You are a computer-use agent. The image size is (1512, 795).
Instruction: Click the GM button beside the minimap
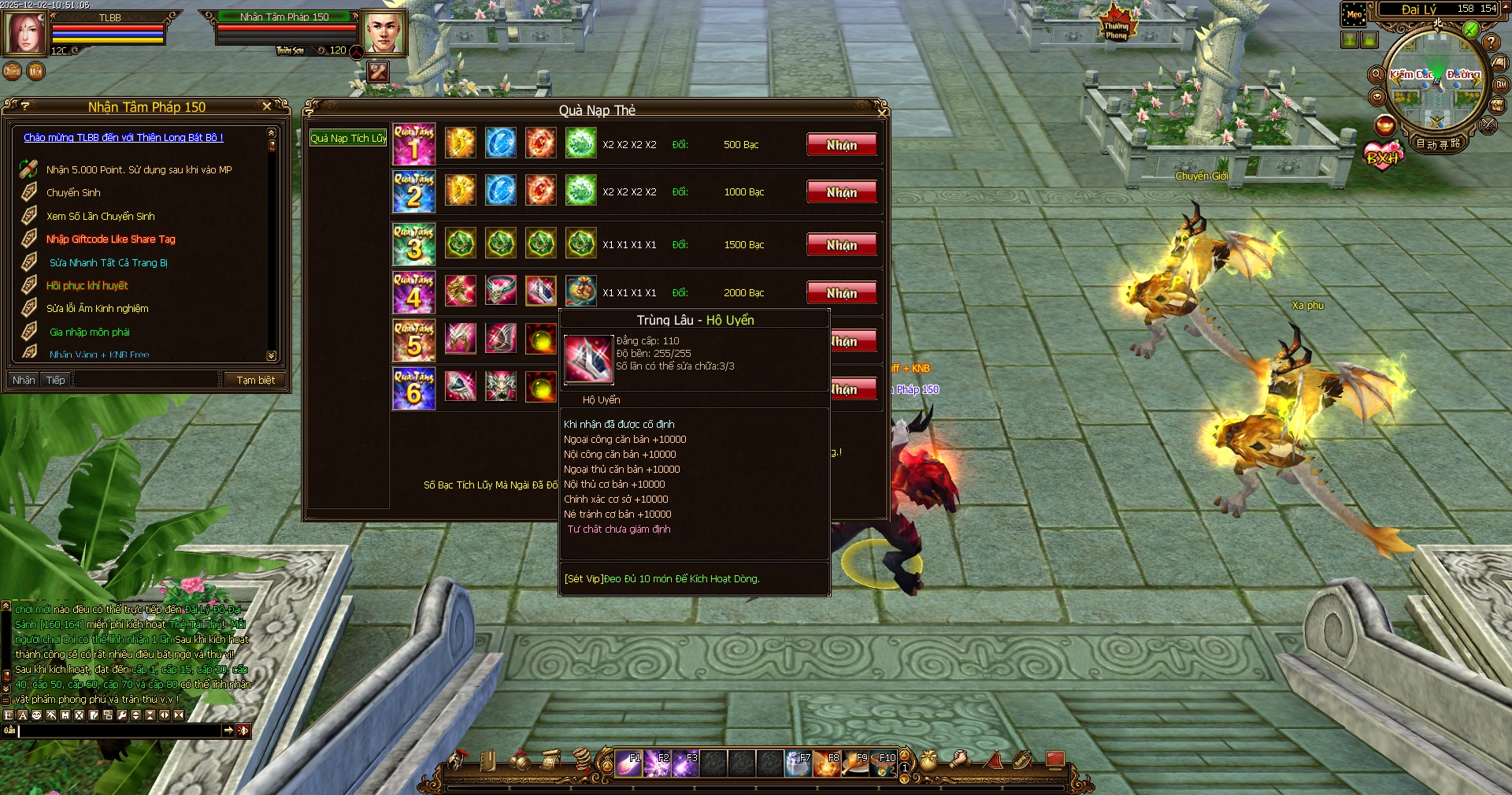(1501, 84)
